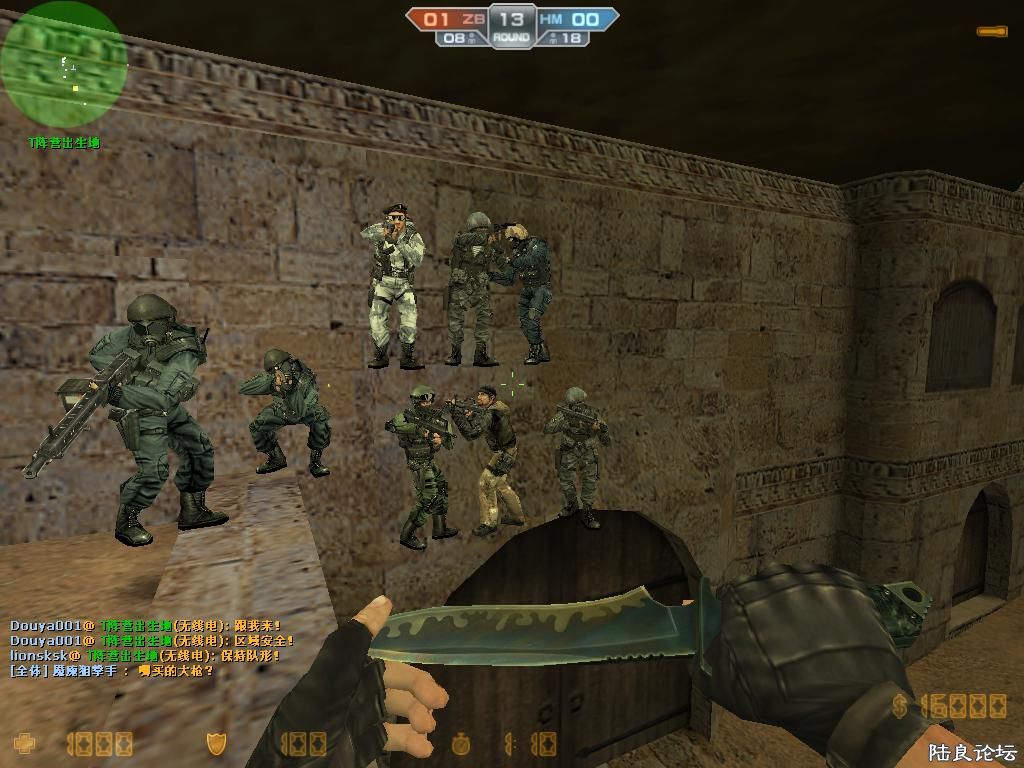Click the armor shield icon
Screen dimensions: 1024x768
tap(215, 743)
